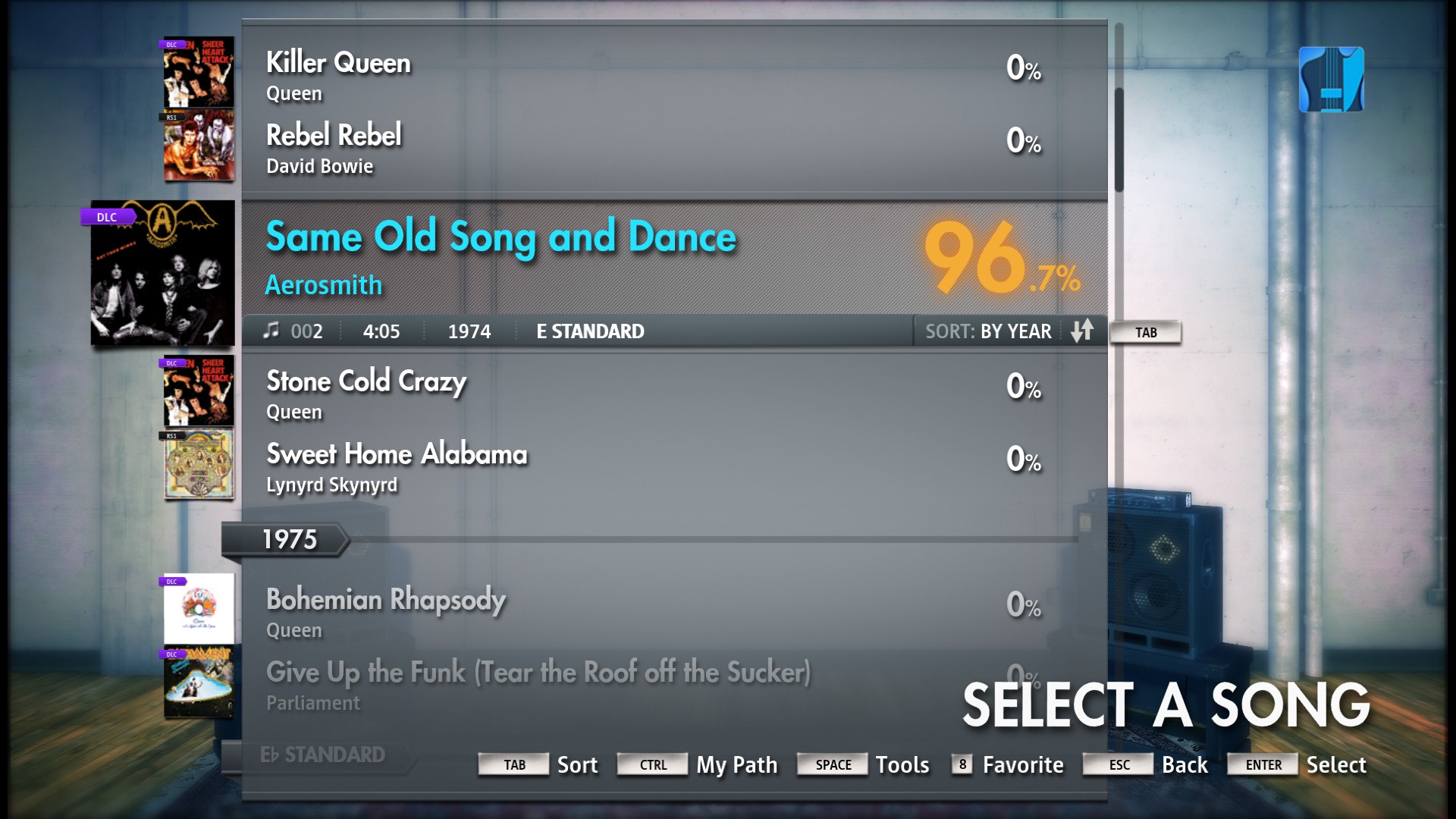
Task: Click the play-count music note icon
Action: 271,331
